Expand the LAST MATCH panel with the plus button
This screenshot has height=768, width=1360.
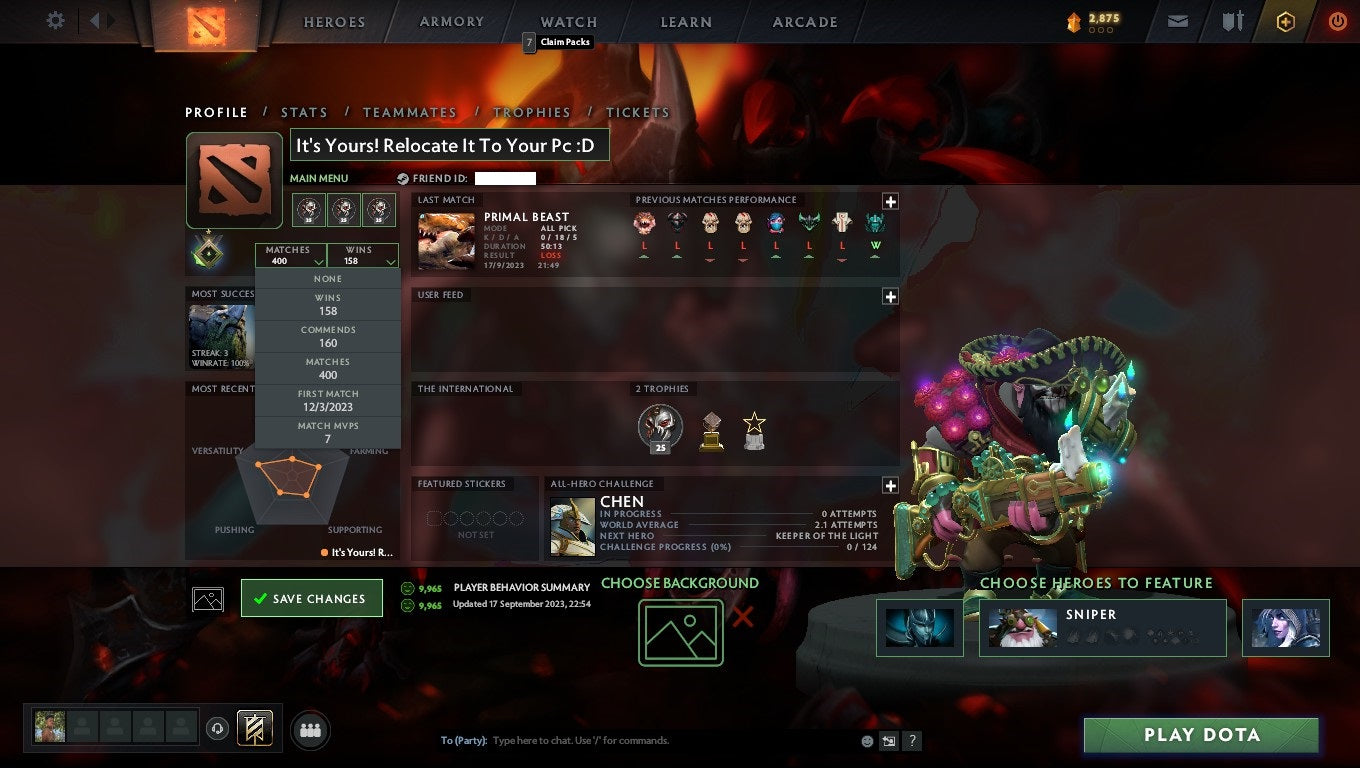889,199
